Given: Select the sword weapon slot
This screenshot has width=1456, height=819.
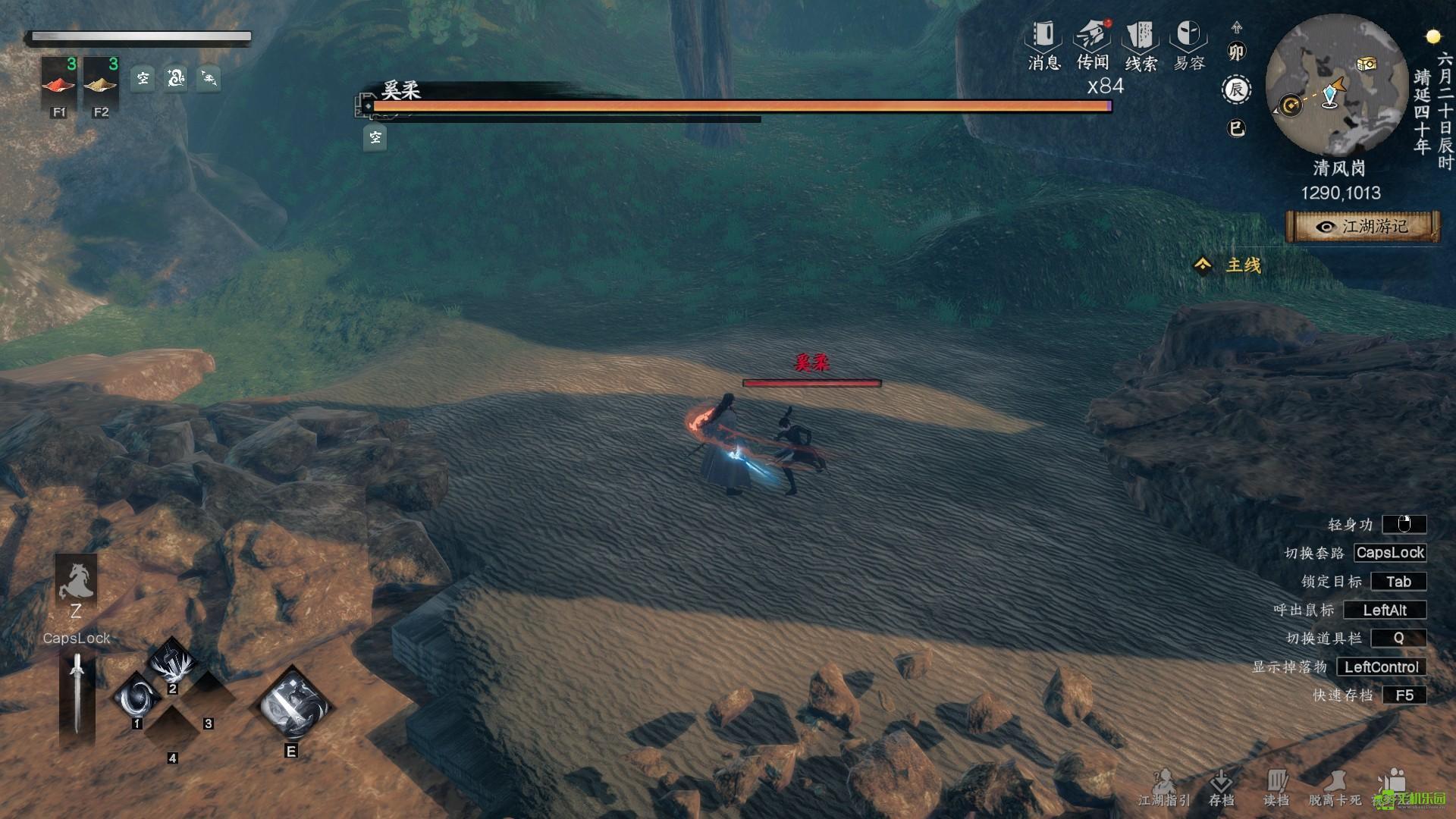Looking at the screenshot, I should [x=77, y=692].
